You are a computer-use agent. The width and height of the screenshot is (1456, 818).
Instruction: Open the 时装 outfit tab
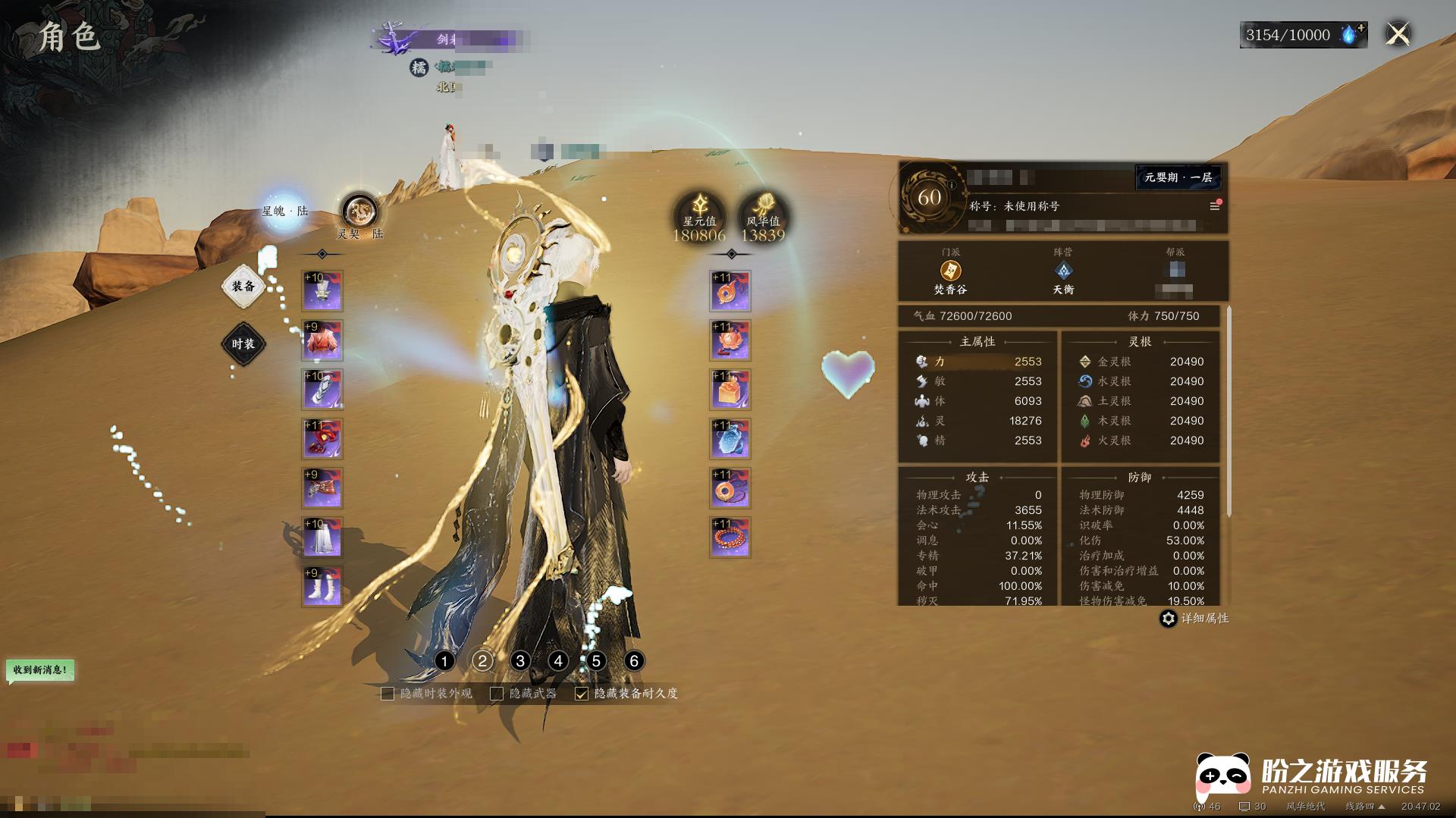click(x=243, y=344)
